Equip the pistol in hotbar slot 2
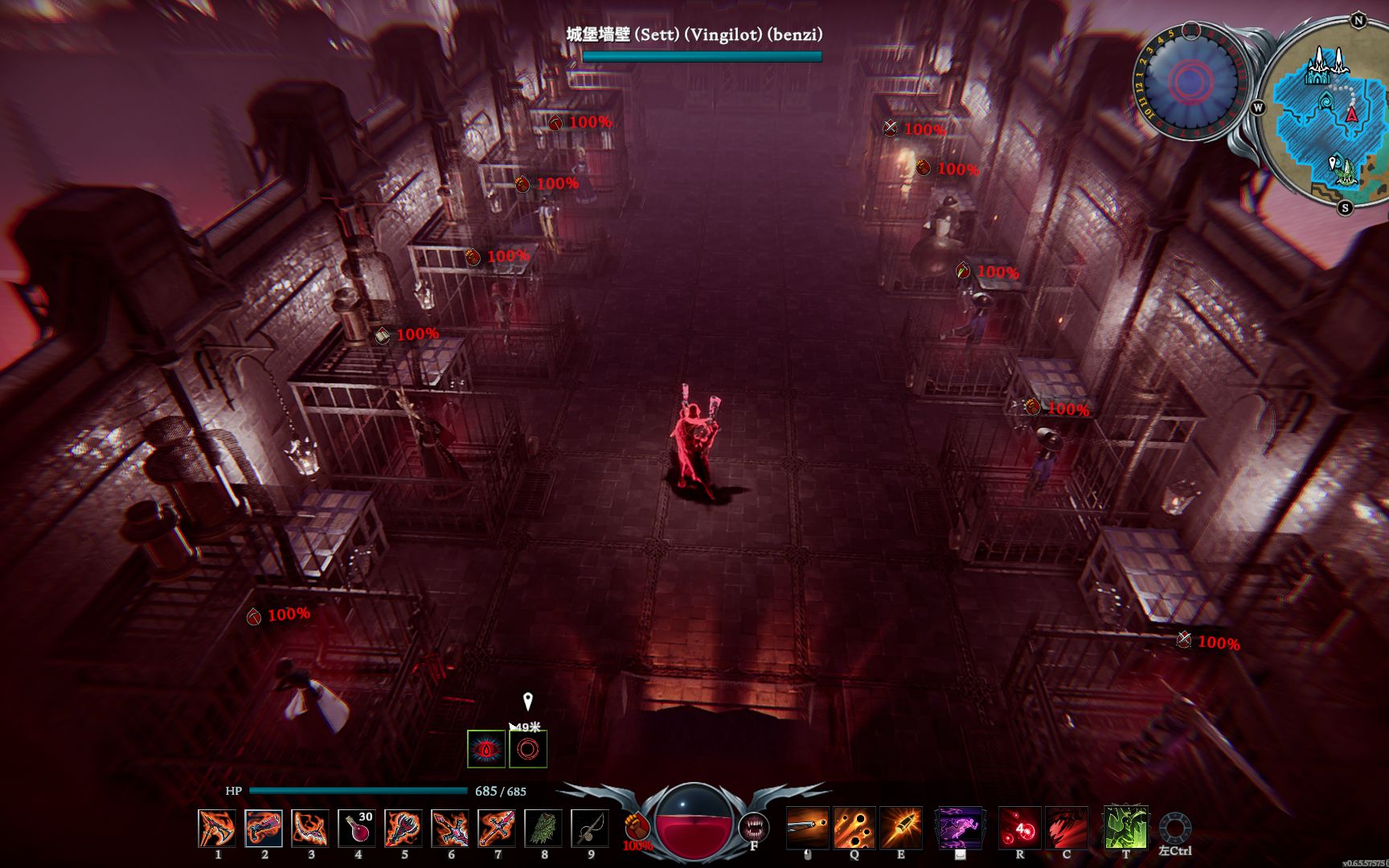This screenshot has height=868, width=1389. (x=264, y=828)
